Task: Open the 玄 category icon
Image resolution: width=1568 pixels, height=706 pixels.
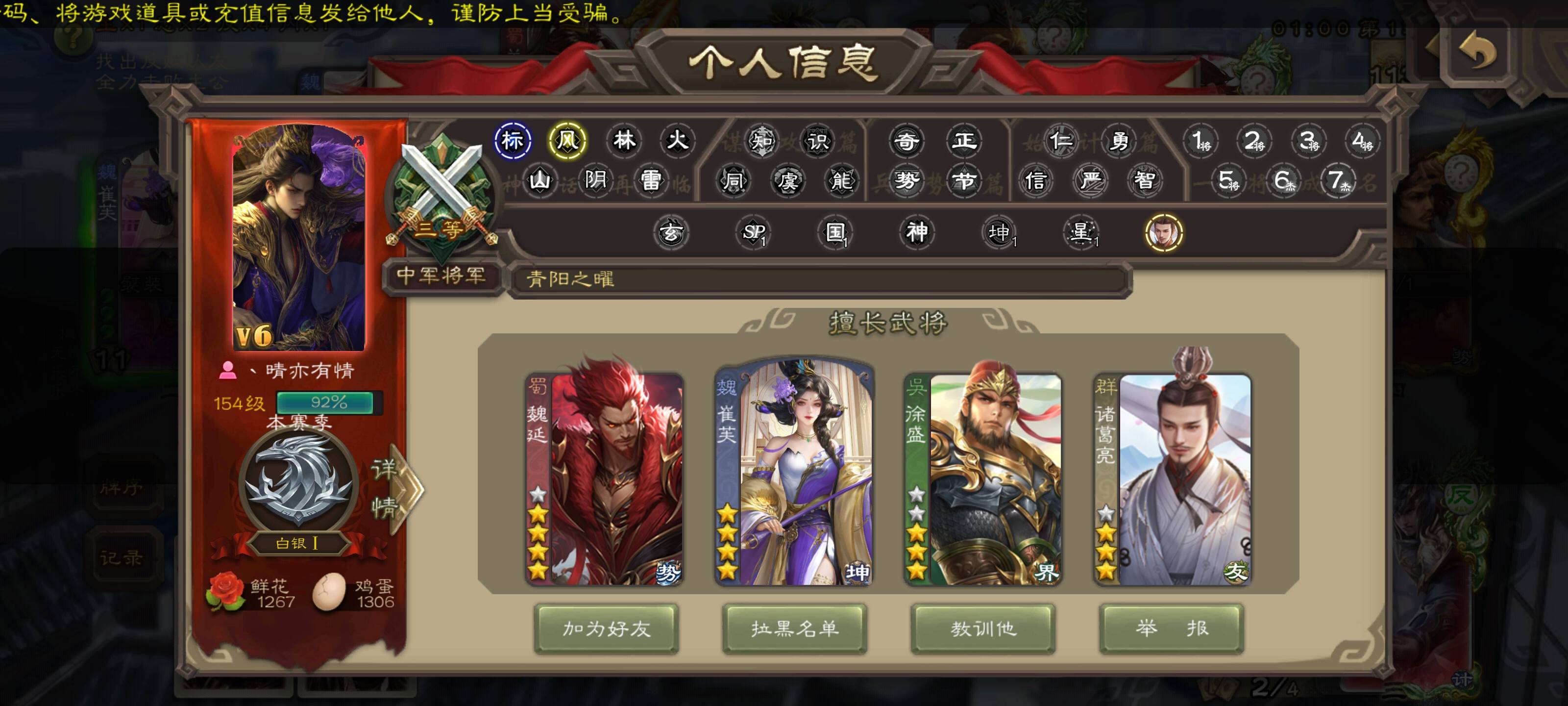Action: (671, 232)
